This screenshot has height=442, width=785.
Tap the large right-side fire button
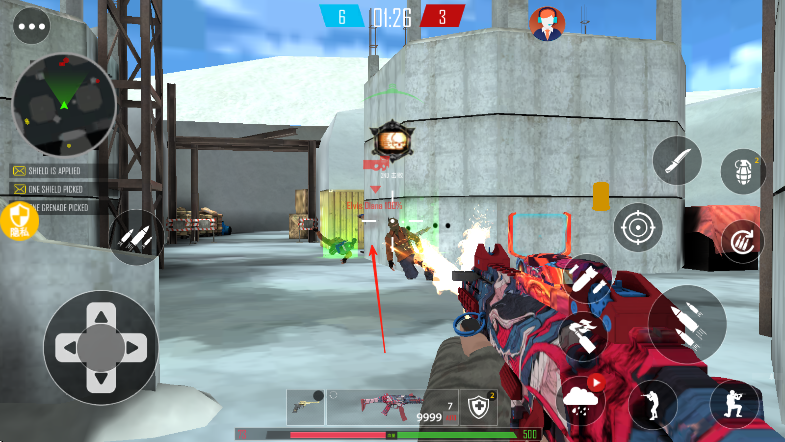pyautogui.click(x=687, y=323)
